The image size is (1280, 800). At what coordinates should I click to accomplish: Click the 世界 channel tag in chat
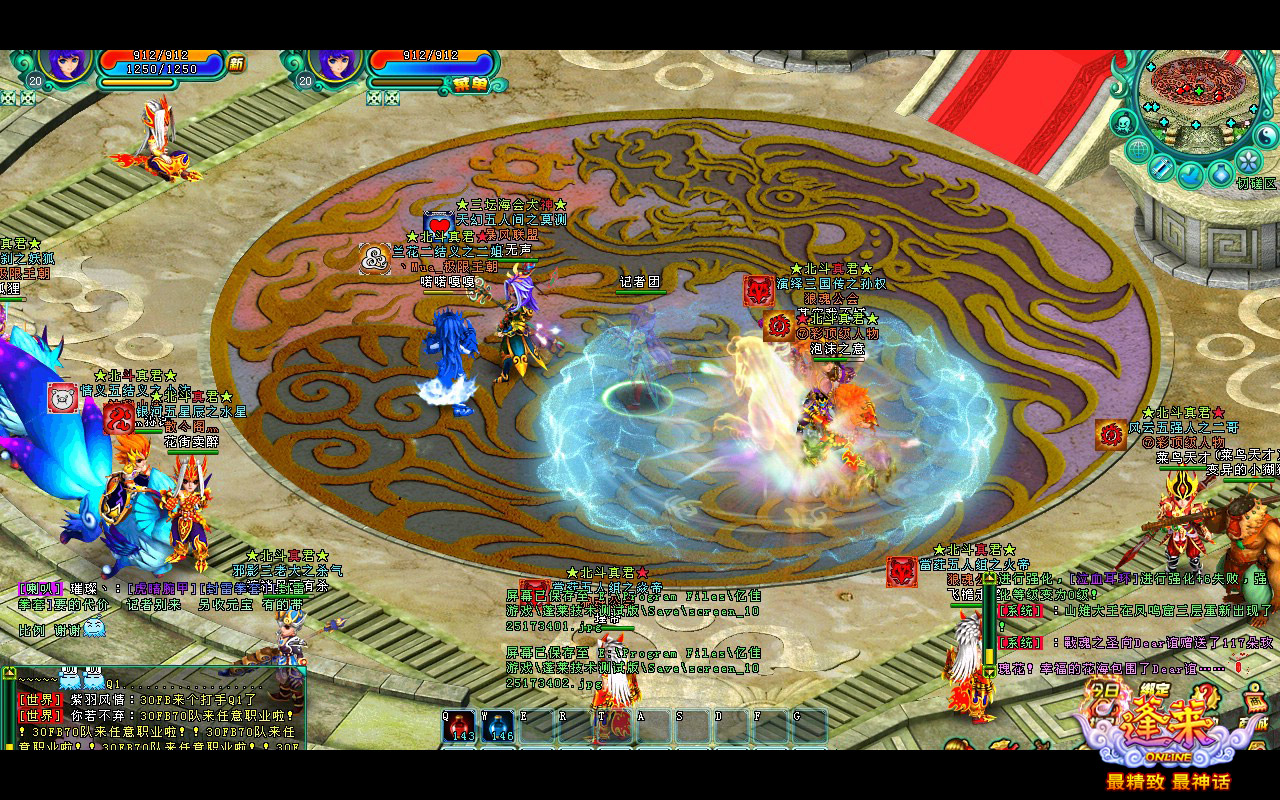(40, 700)
